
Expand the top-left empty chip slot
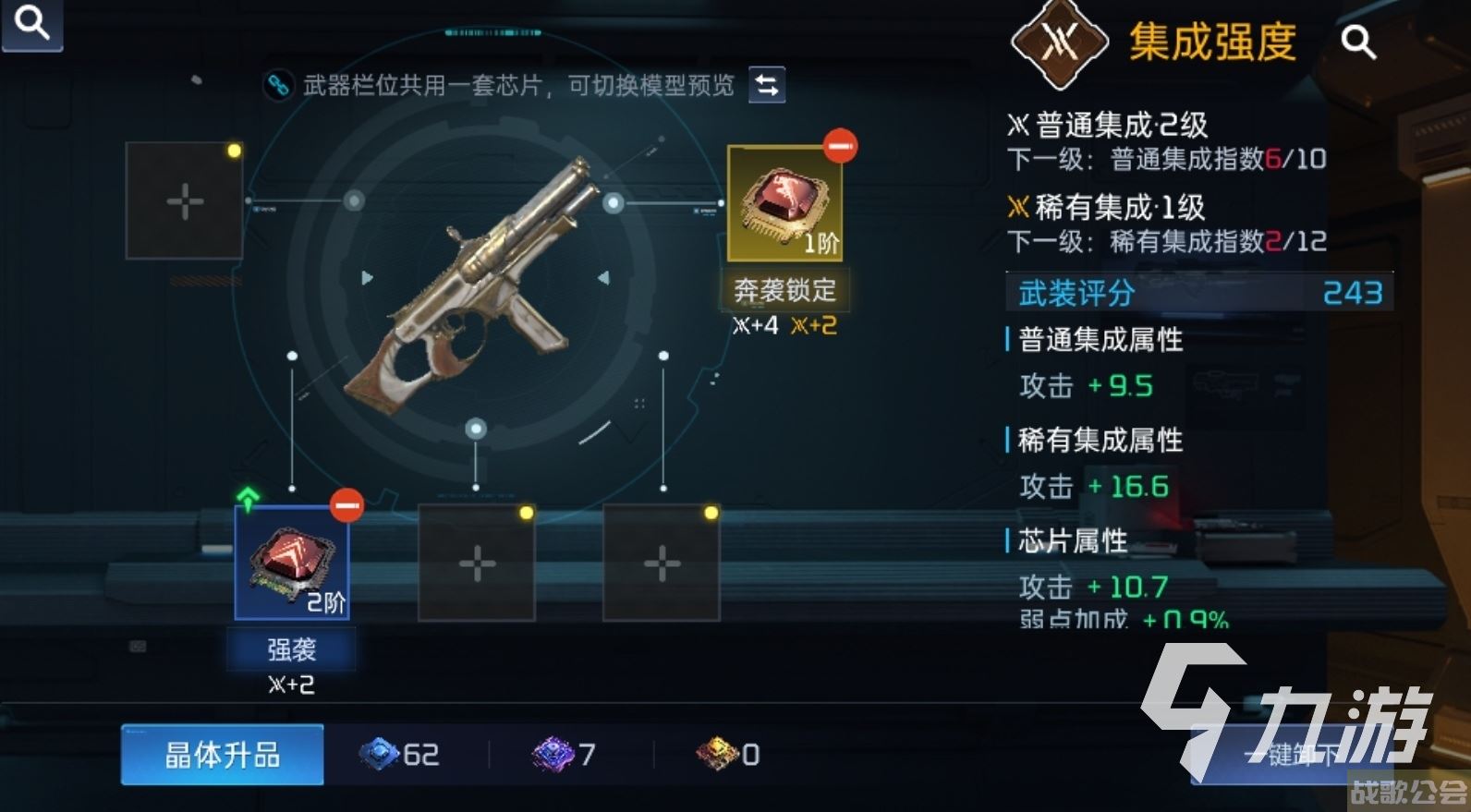[x=184, y=200]
